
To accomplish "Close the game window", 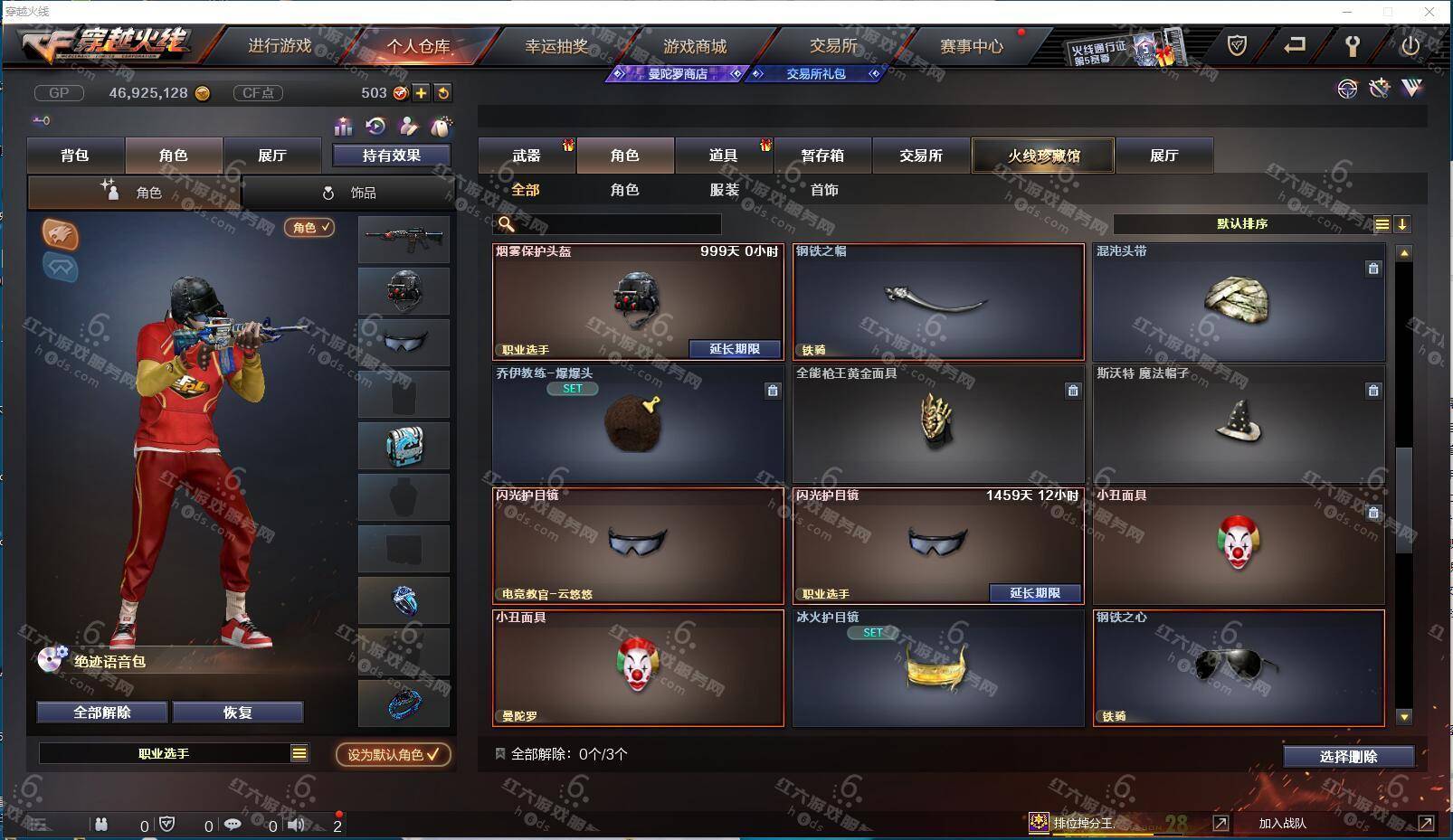I will [x=1429, y=12].
